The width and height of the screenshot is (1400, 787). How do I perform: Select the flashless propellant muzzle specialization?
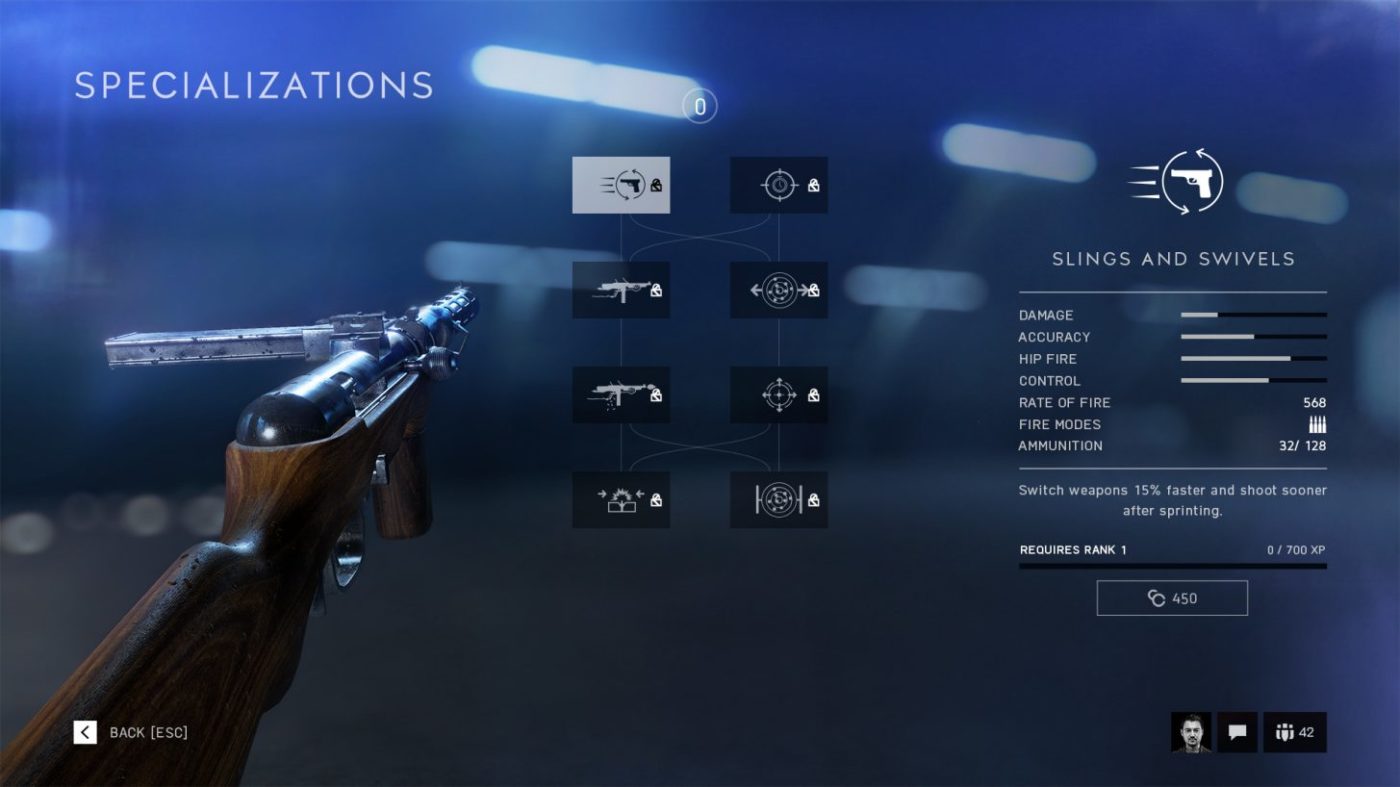[x=621, y=500]
